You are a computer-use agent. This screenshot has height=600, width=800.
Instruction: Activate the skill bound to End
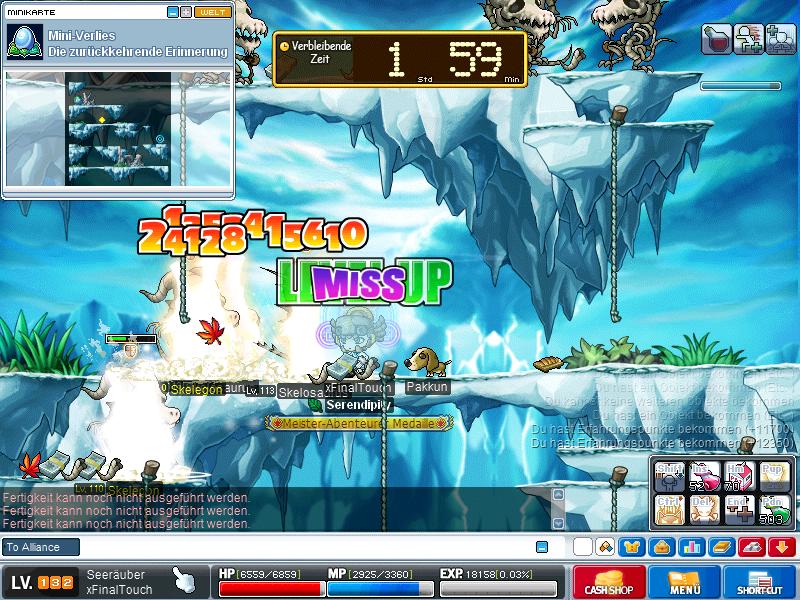coord(738,510)
